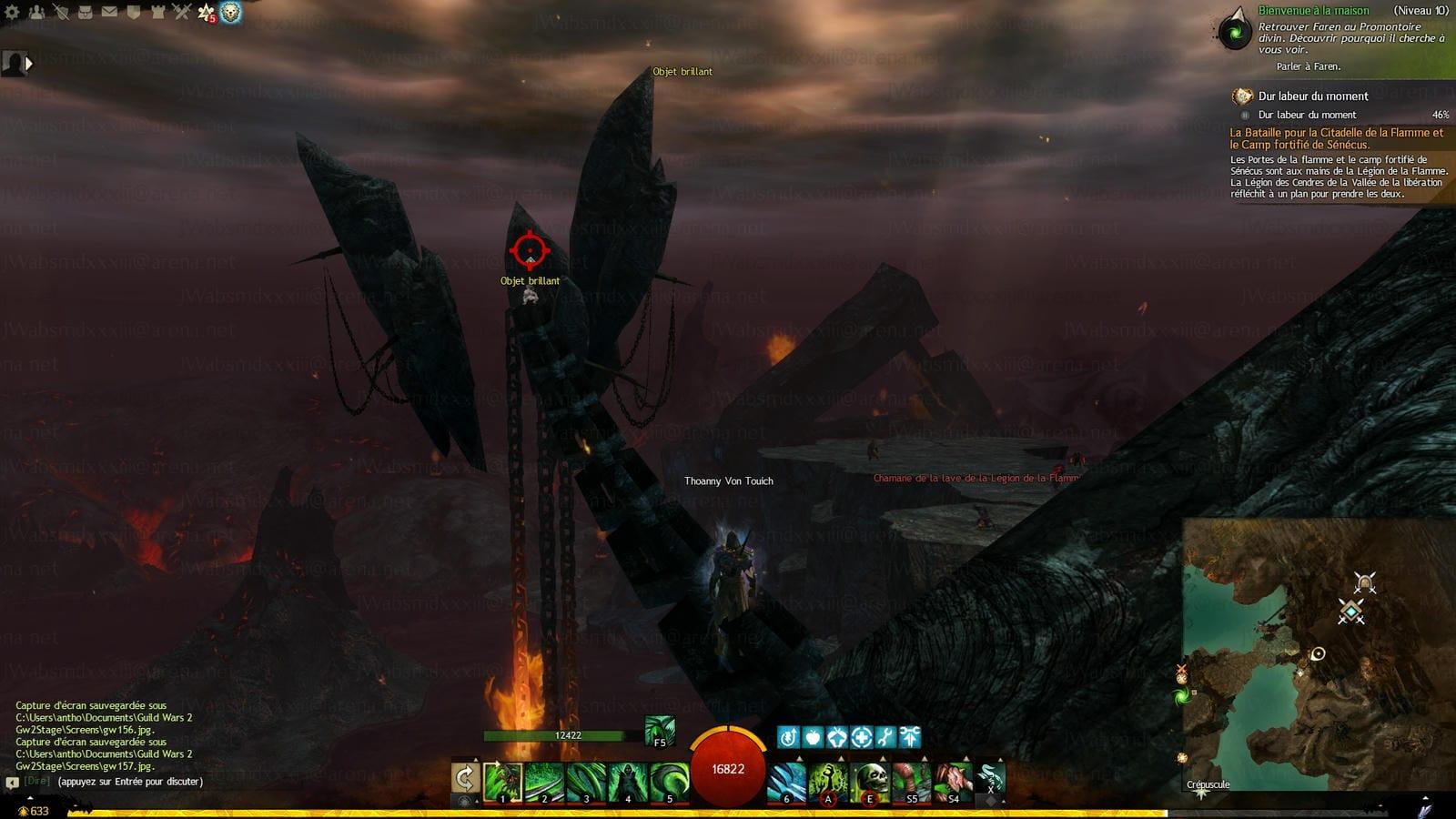Open the World vs World tower icon
The width and height of the screenshot is (1456, 819).
tap(157, 12)
